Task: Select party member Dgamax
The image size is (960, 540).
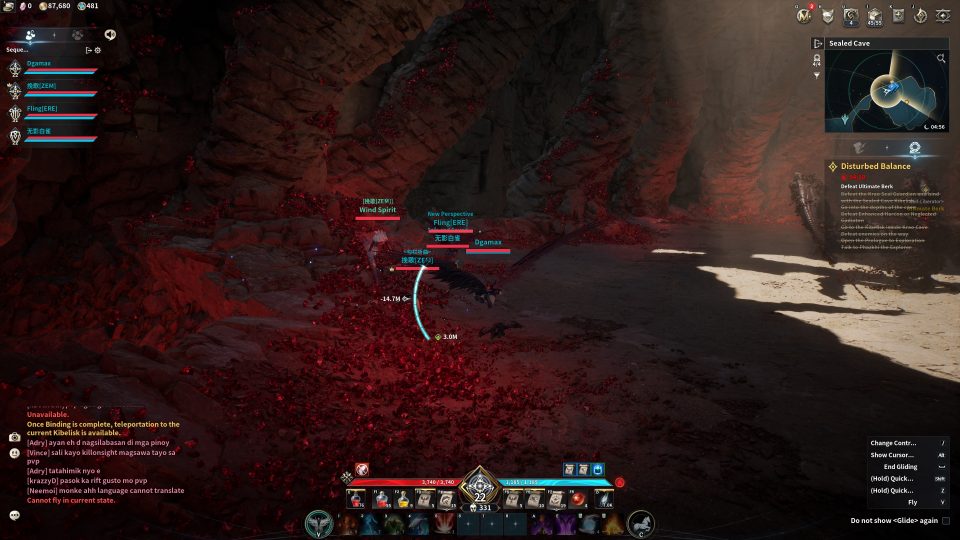Action: point(40,63)
